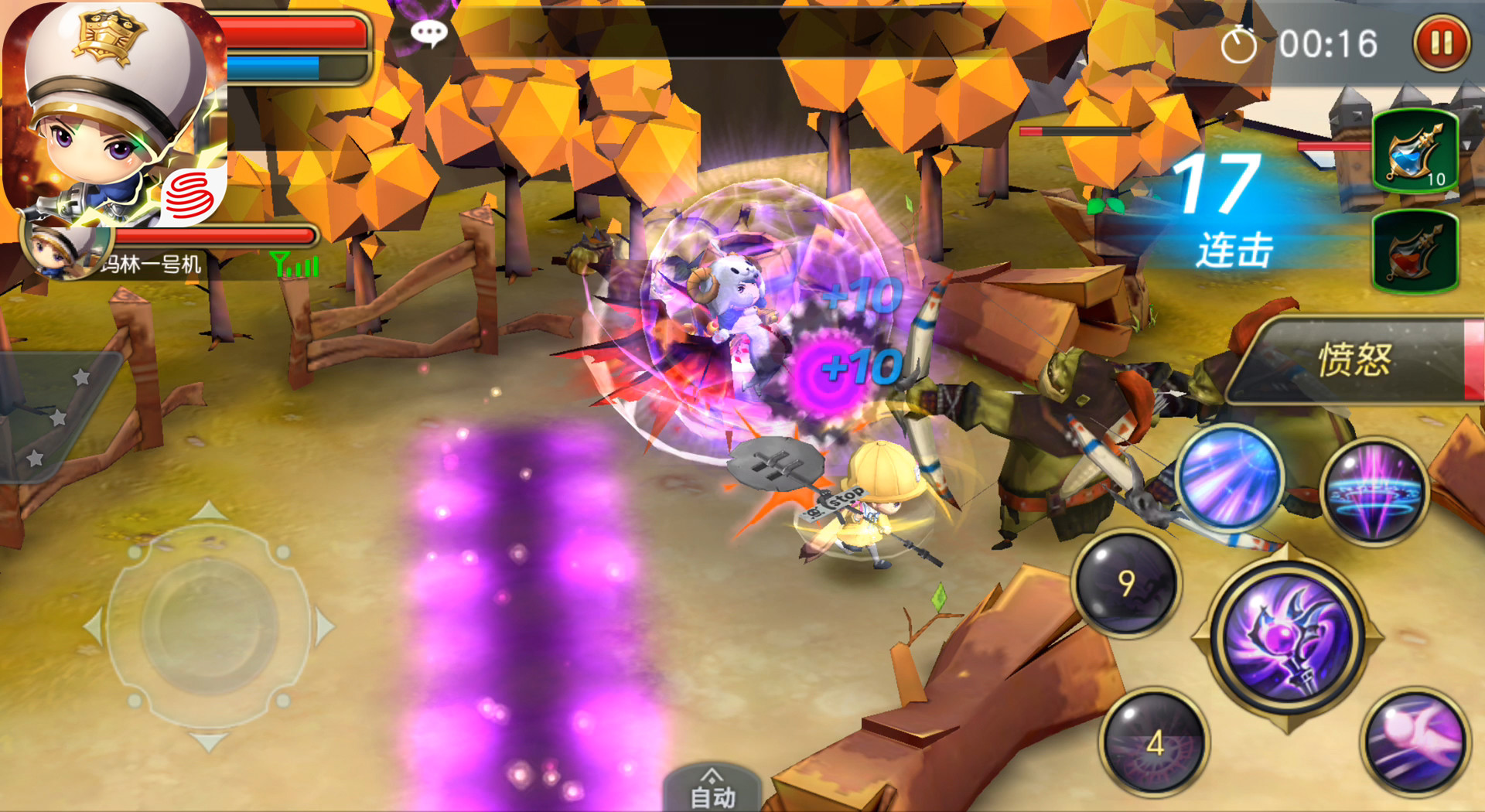
Task: Pause the game with the red button
Action: [1442, 43]
